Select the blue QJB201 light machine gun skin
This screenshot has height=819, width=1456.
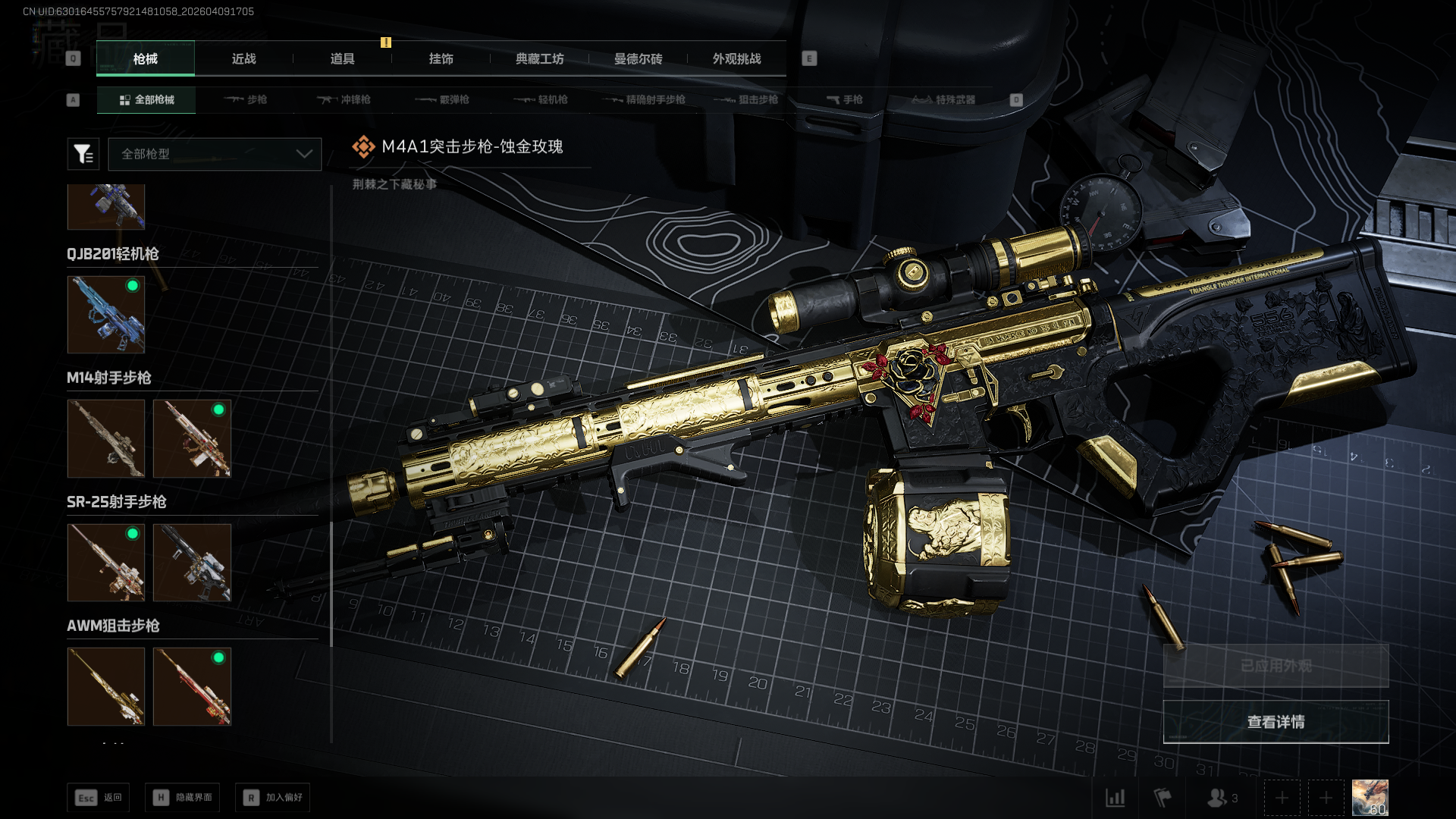[106, 315]
